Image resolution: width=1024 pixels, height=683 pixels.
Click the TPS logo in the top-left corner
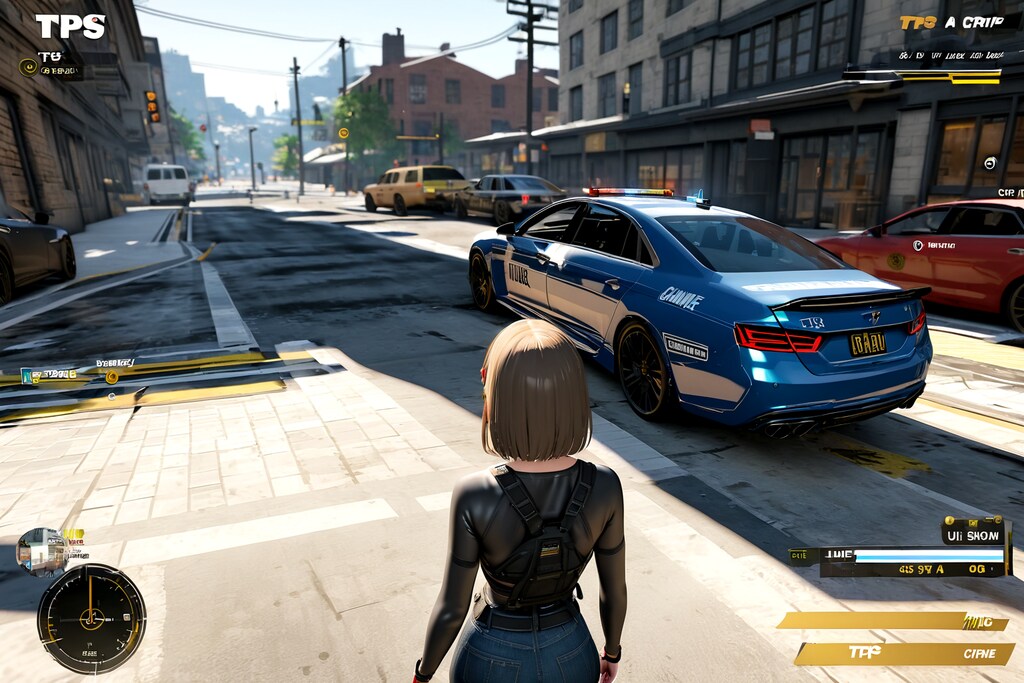point(70,26)
